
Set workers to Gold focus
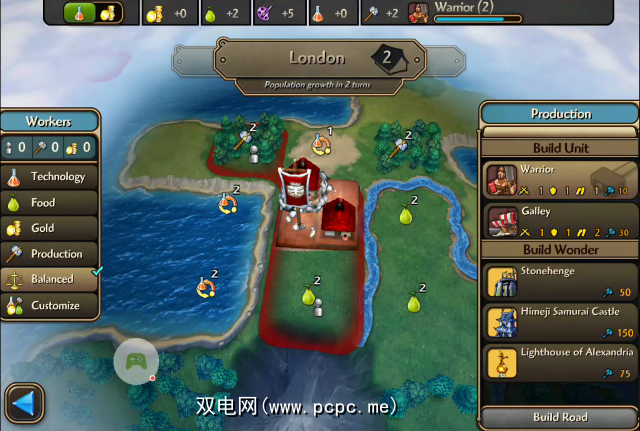[50, 228]
